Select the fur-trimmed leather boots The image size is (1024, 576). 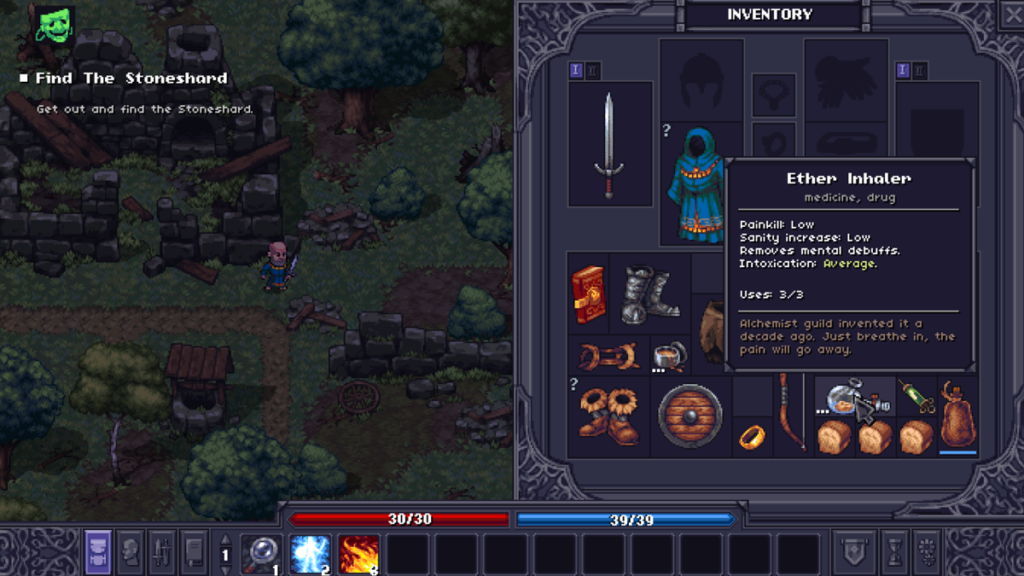click(x=608, y=415)
